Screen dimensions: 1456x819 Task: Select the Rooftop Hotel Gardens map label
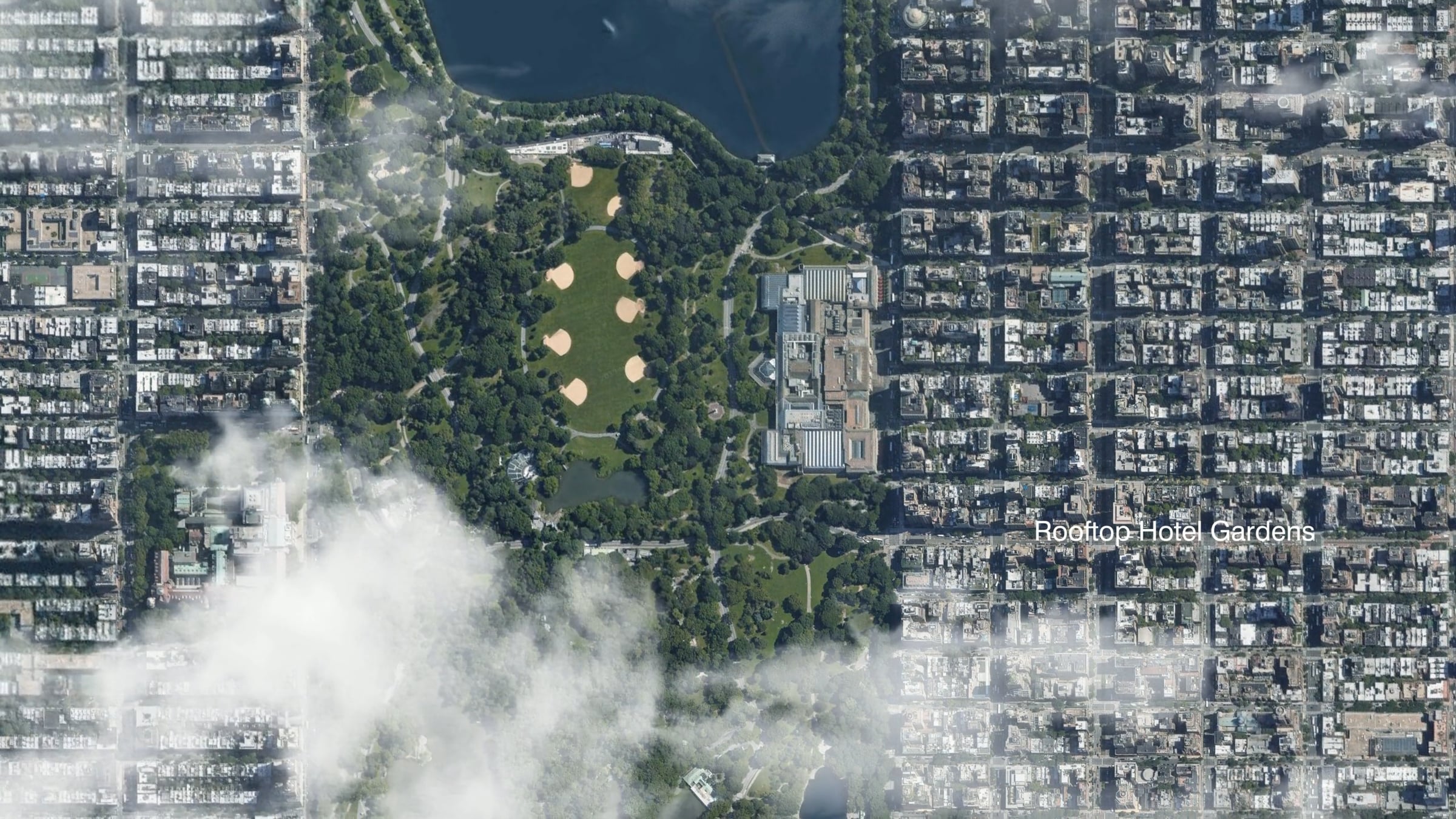[x=1174, y=532]
